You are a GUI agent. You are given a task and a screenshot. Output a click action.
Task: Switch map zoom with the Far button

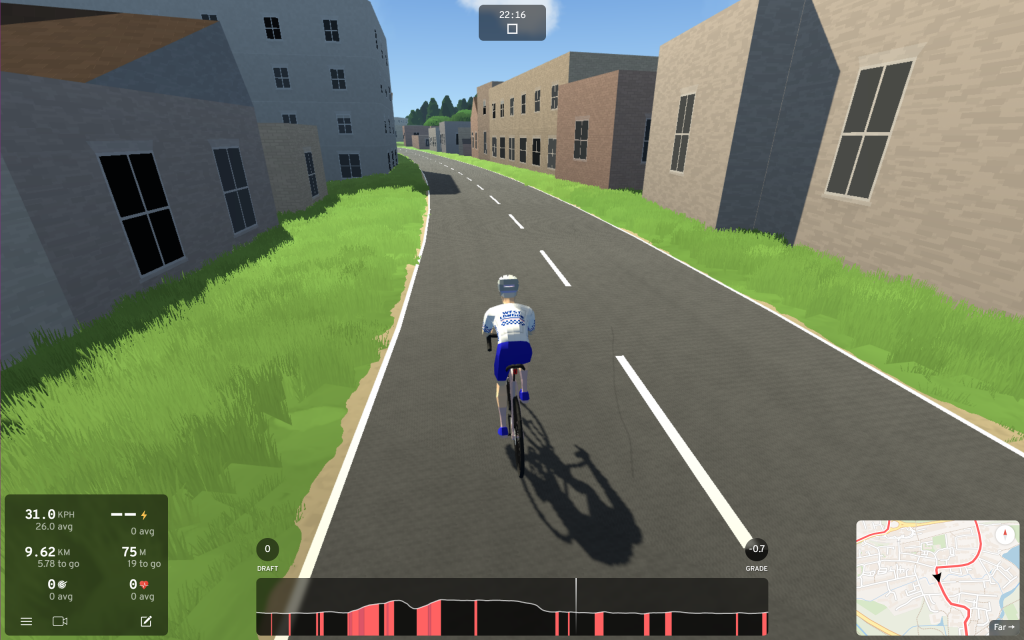coord(1002,627)
